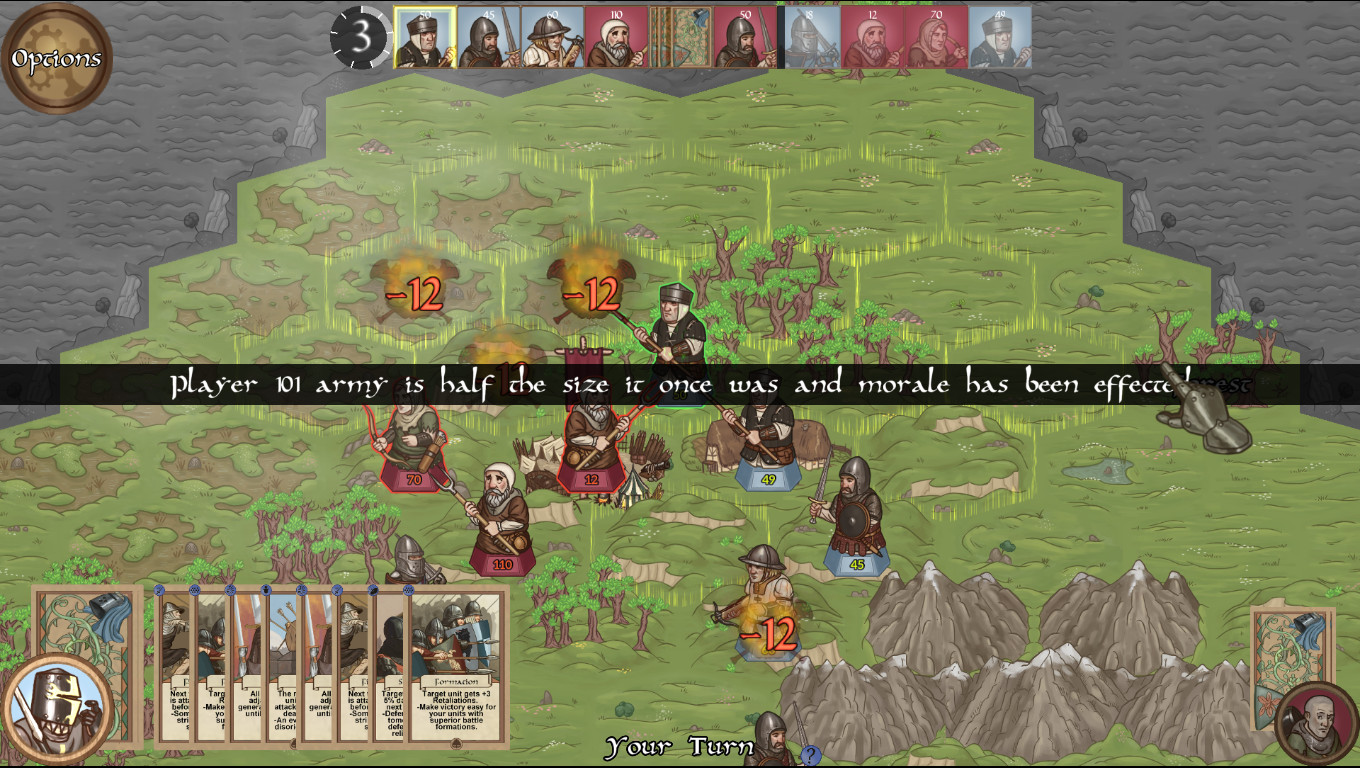Click the Your Turn label
Screen dimensions: 1360x768
pos(680,745)
